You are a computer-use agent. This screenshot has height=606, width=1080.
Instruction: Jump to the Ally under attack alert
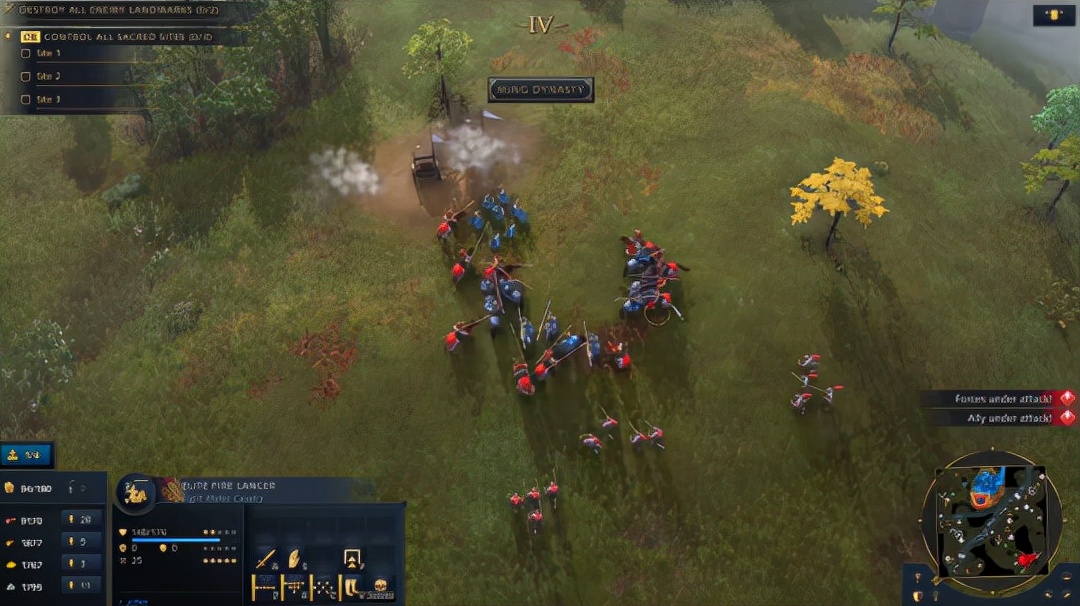coord(1004,418)
